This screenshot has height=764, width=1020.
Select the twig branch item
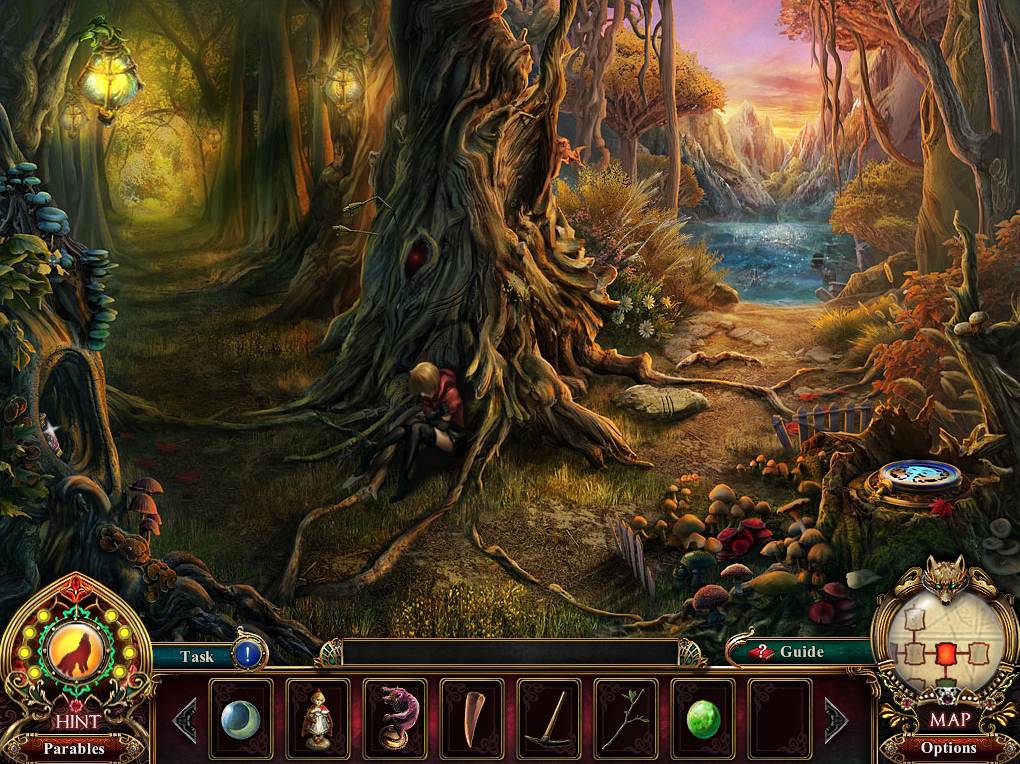(626, 719)
